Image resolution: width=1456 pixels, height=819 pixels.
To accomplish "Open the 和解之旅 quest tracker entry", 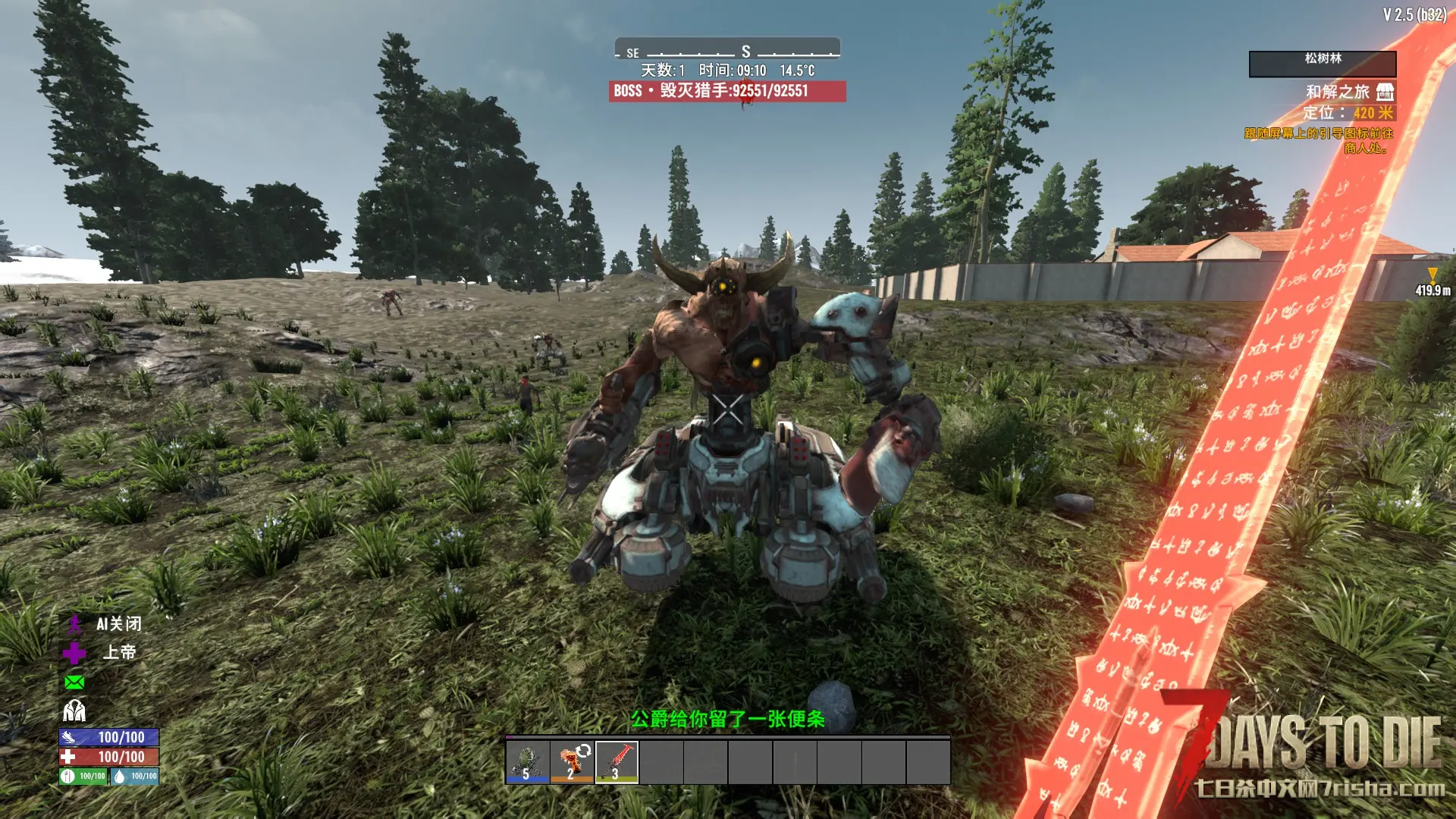I will 1338,92.
